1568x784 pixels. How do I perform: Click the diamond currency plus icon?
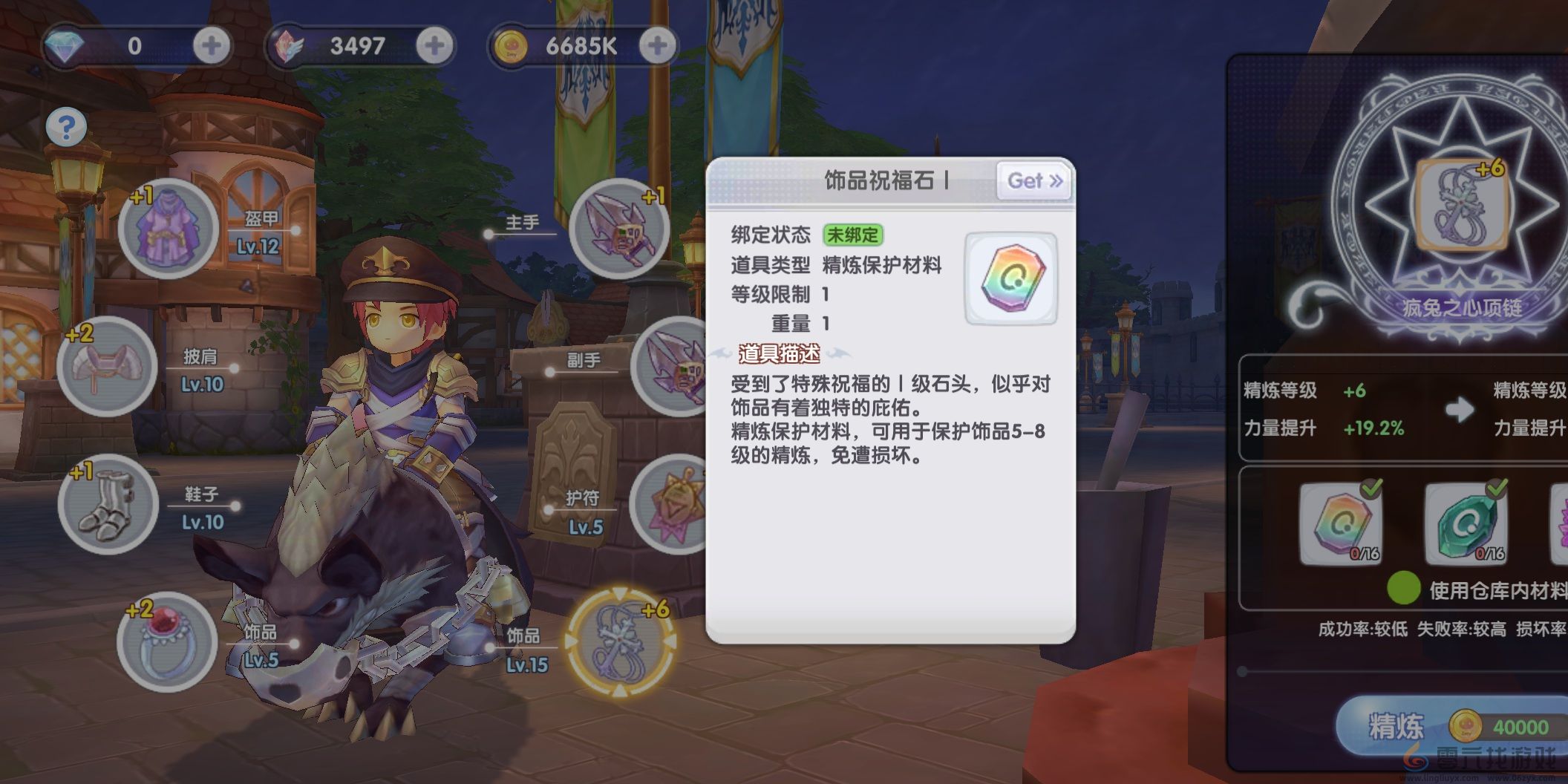[x=210, y=45]
